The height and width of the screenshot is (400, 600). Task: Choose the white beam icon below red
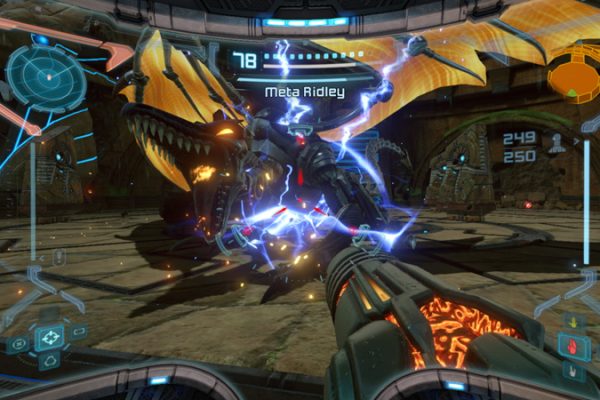point(574,371)
